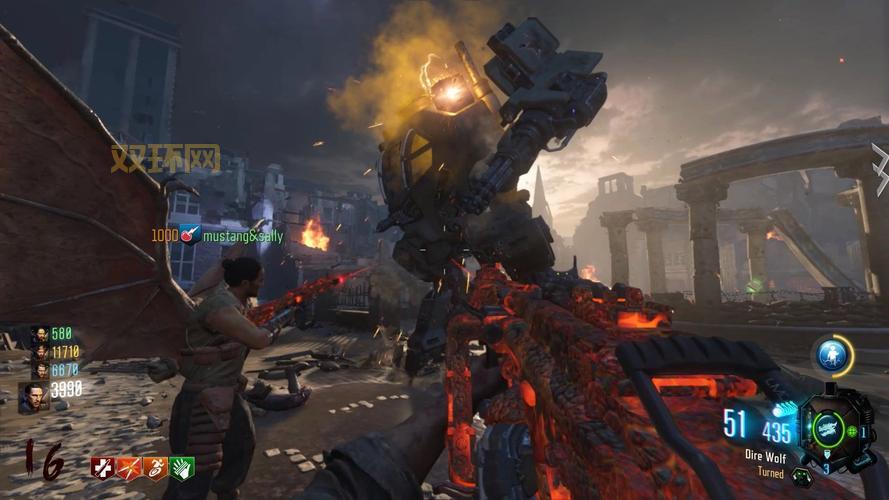889x500 pixels.
Task: Select the Juggernog perk icon
Action: (102, 468)
